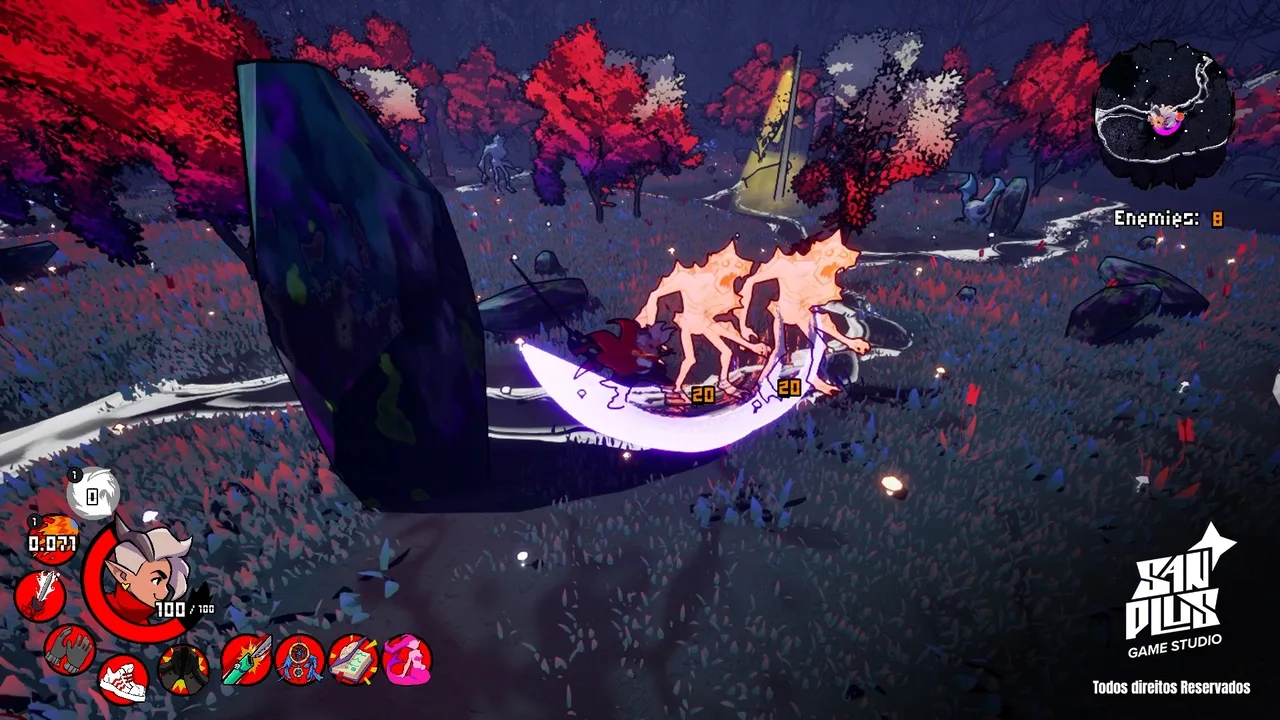Pick the green-handled dagger item icon
Screen dimensions: 1280x720
click(x=246, y=660)
